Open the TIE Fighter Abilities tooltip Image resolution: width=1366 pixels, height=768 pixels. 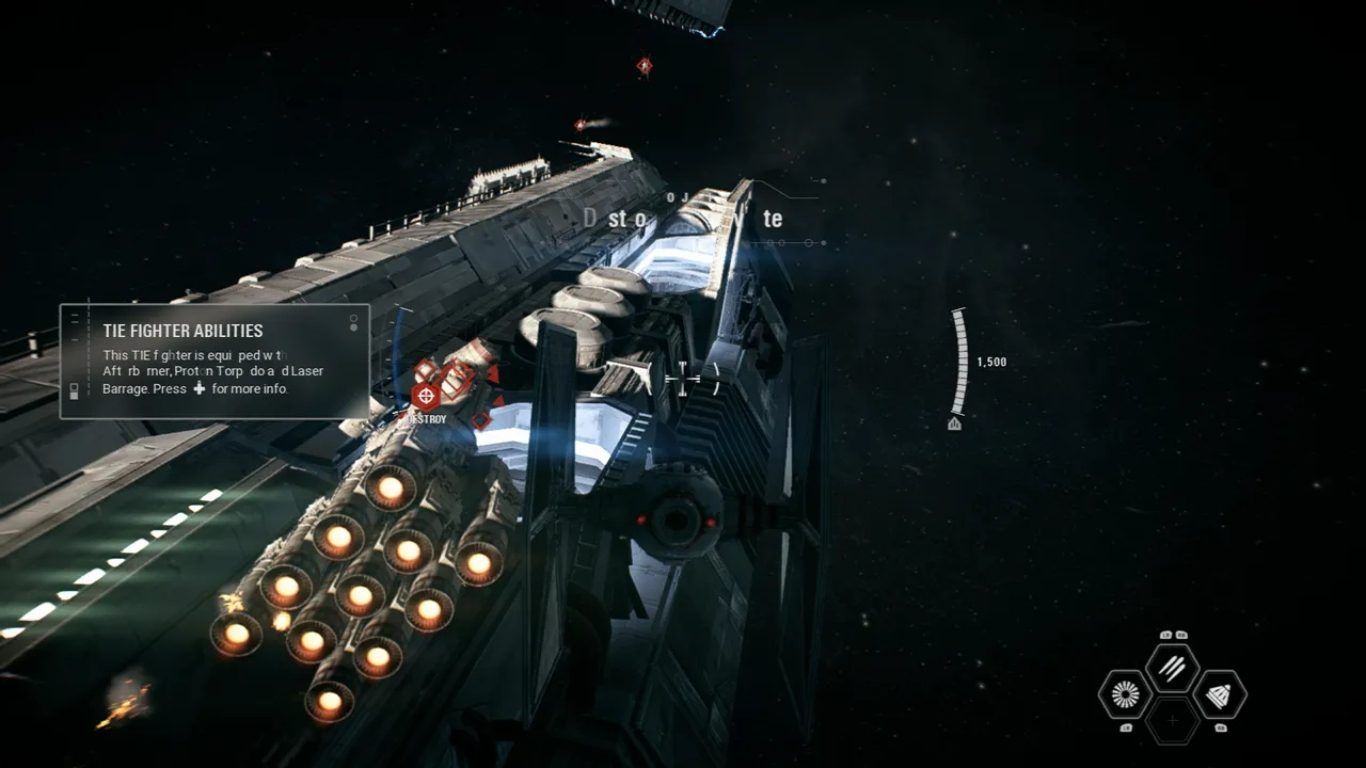tap(214, 361)
